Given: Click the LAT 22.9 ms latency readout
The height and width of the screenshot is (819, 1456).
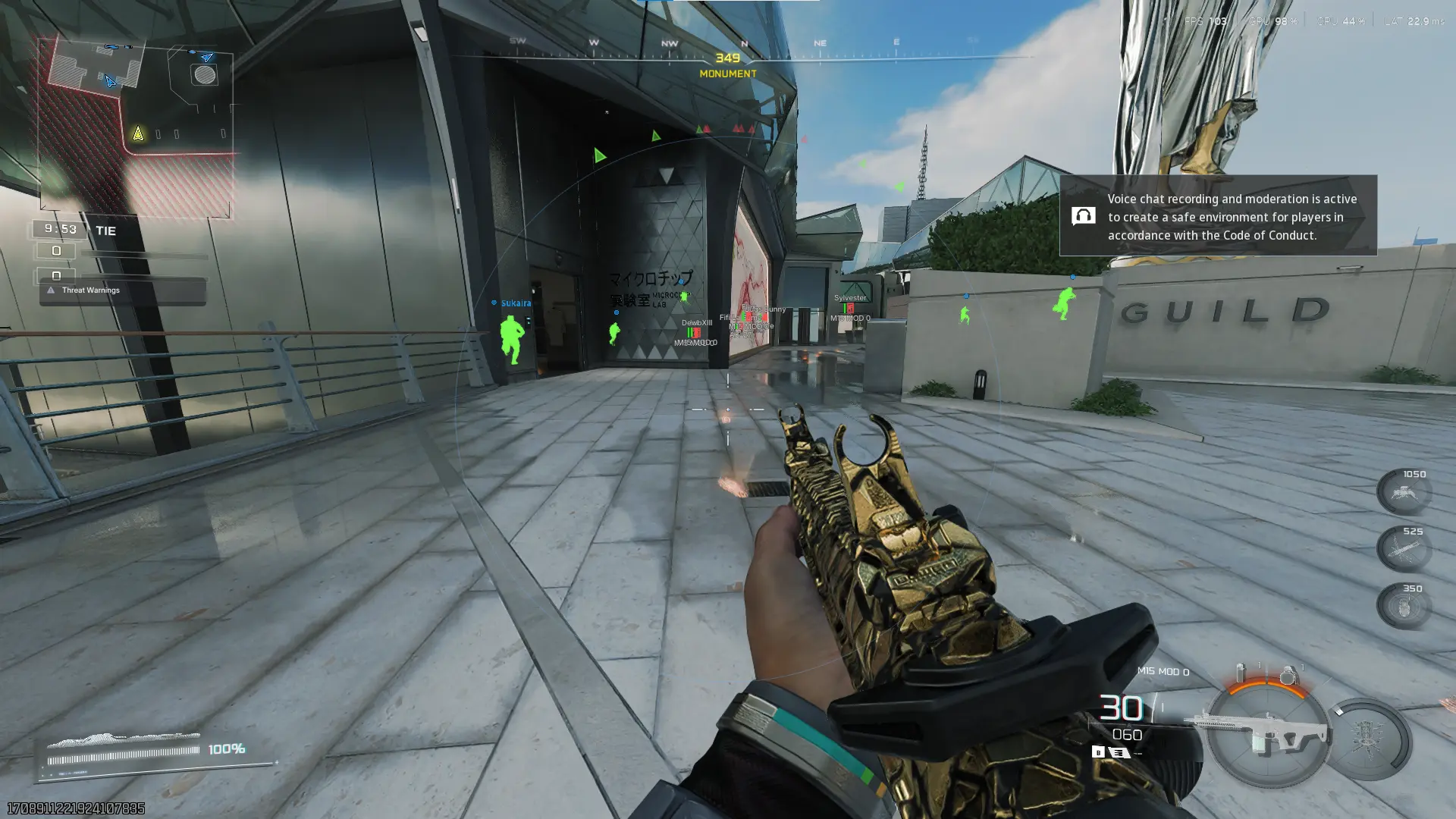Looking at the screenshot, I should (x=1414, y=22).
